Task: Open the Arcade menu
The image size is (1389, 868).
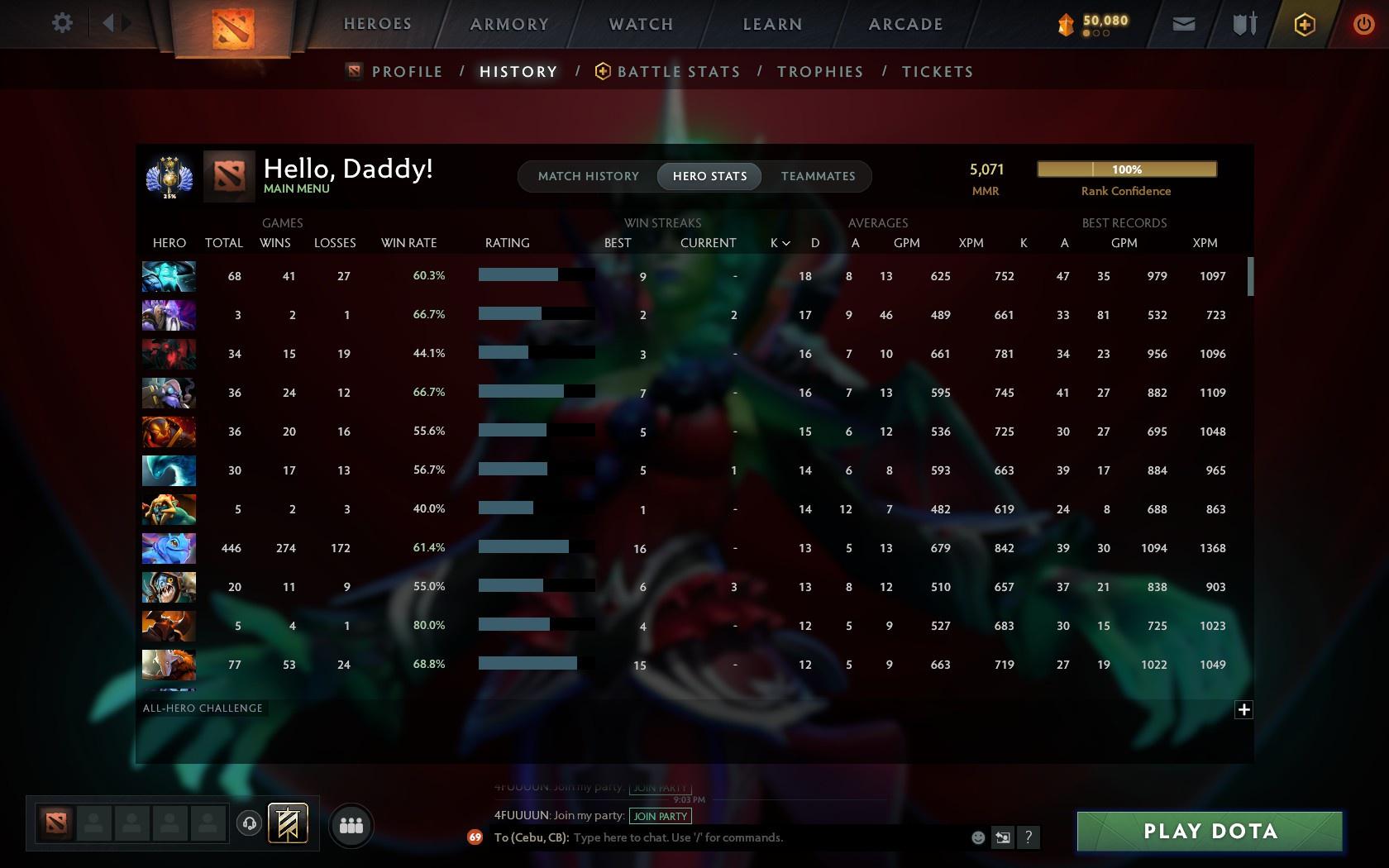Action: (x=904, y=23)
